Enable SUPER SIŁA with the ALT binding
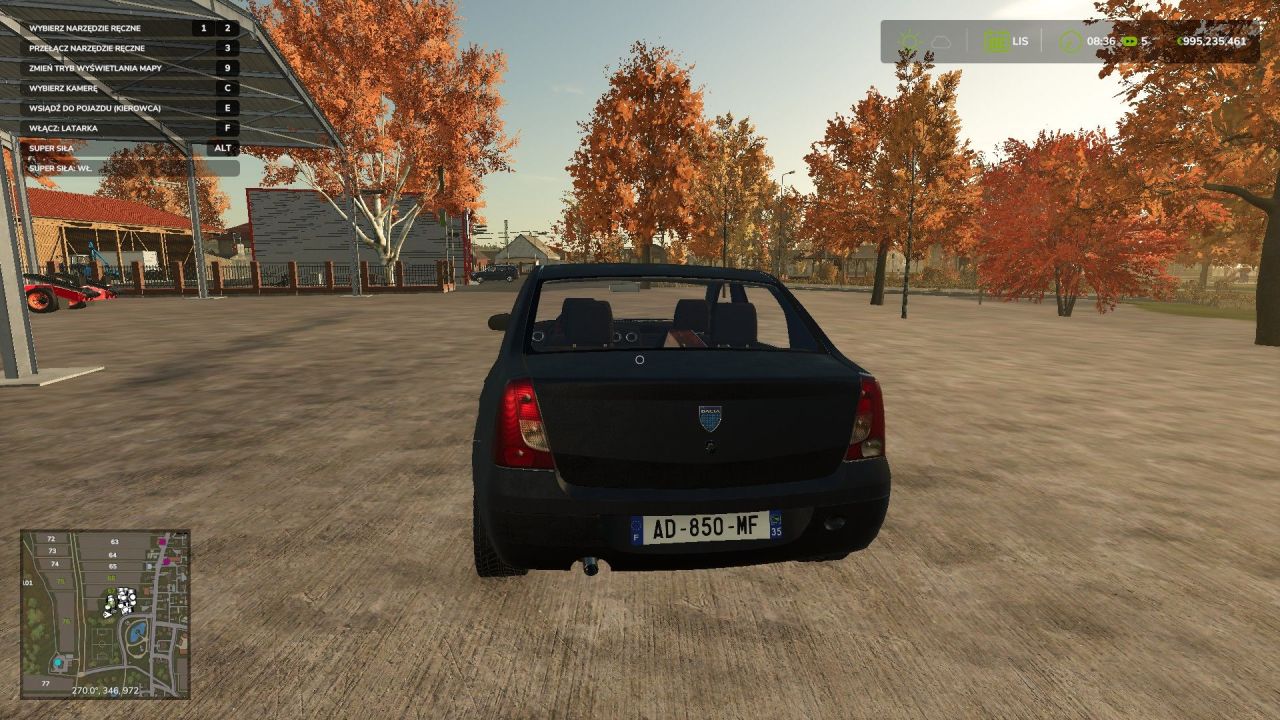The height and width of the screenshot is (720, 1280). click(225, 147)
